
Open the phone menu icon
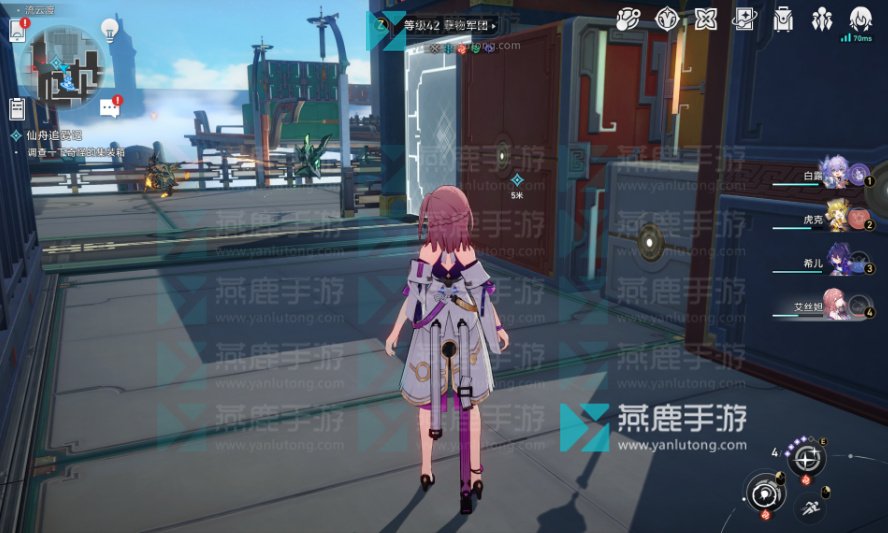tap(17, 31)
